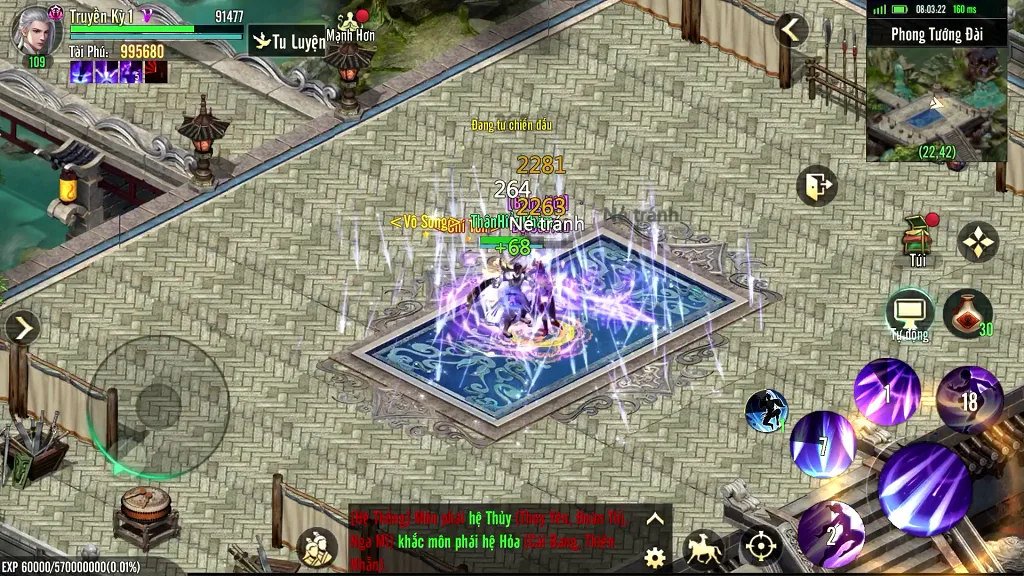Screen dimensions: 1024x576
Task: Click the four-diamond menu button
Action: pos(977,241)
